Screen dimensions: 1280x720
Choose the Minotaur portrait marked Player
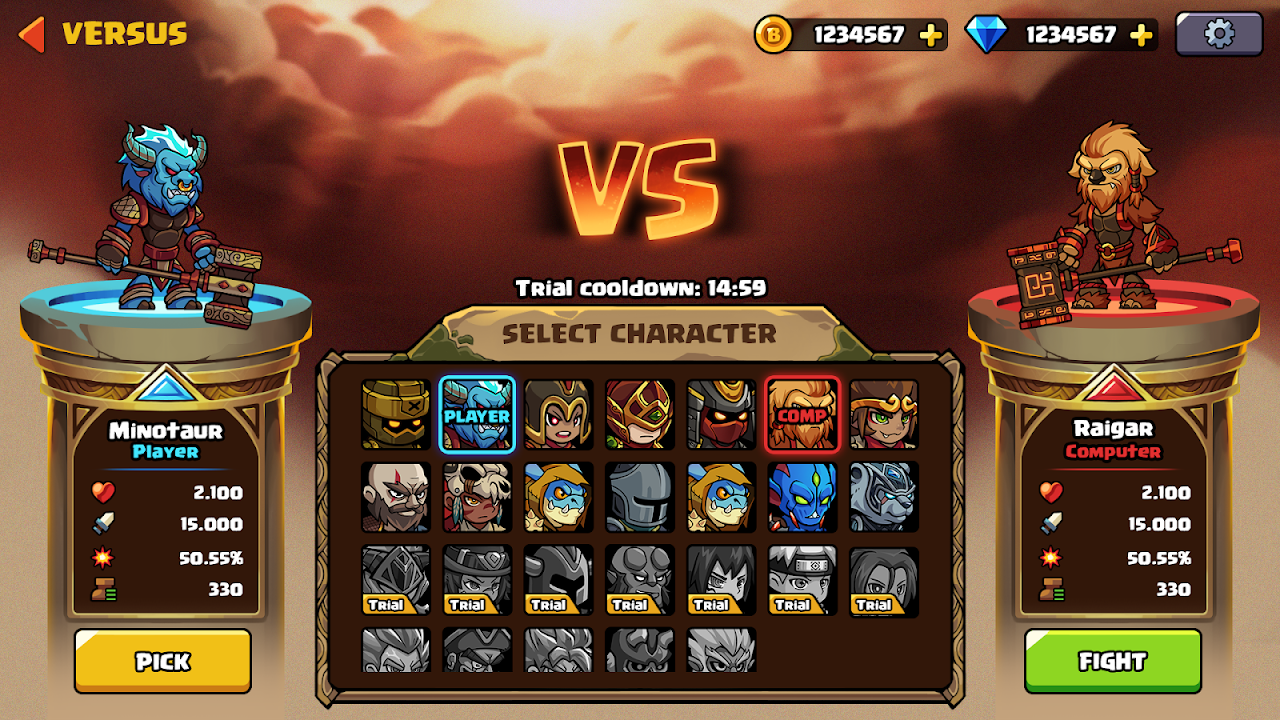[477, 414]
